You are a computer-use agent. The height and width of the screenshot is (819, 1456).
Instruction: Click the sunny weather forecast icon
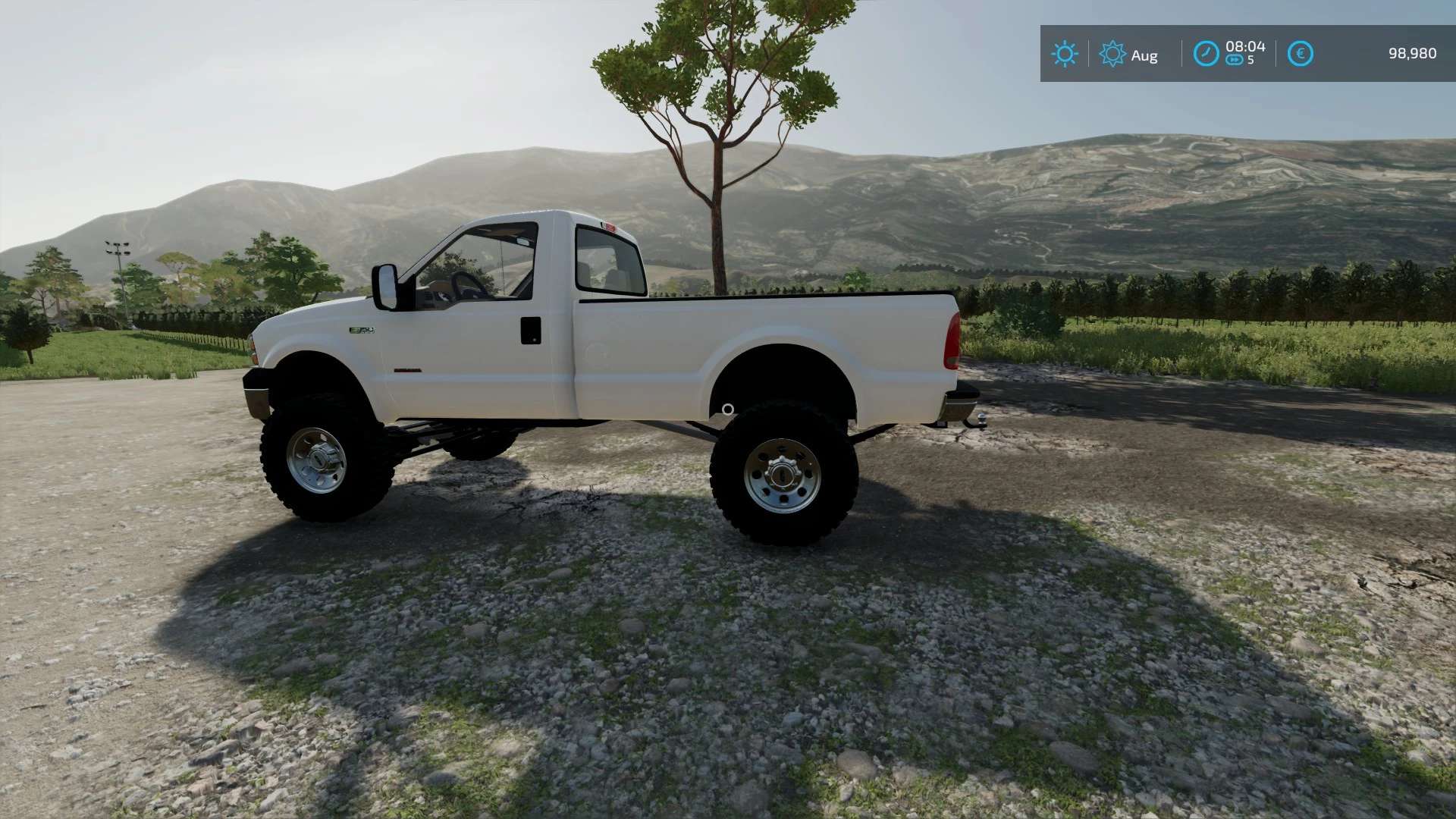click(x=1064, y=54)
